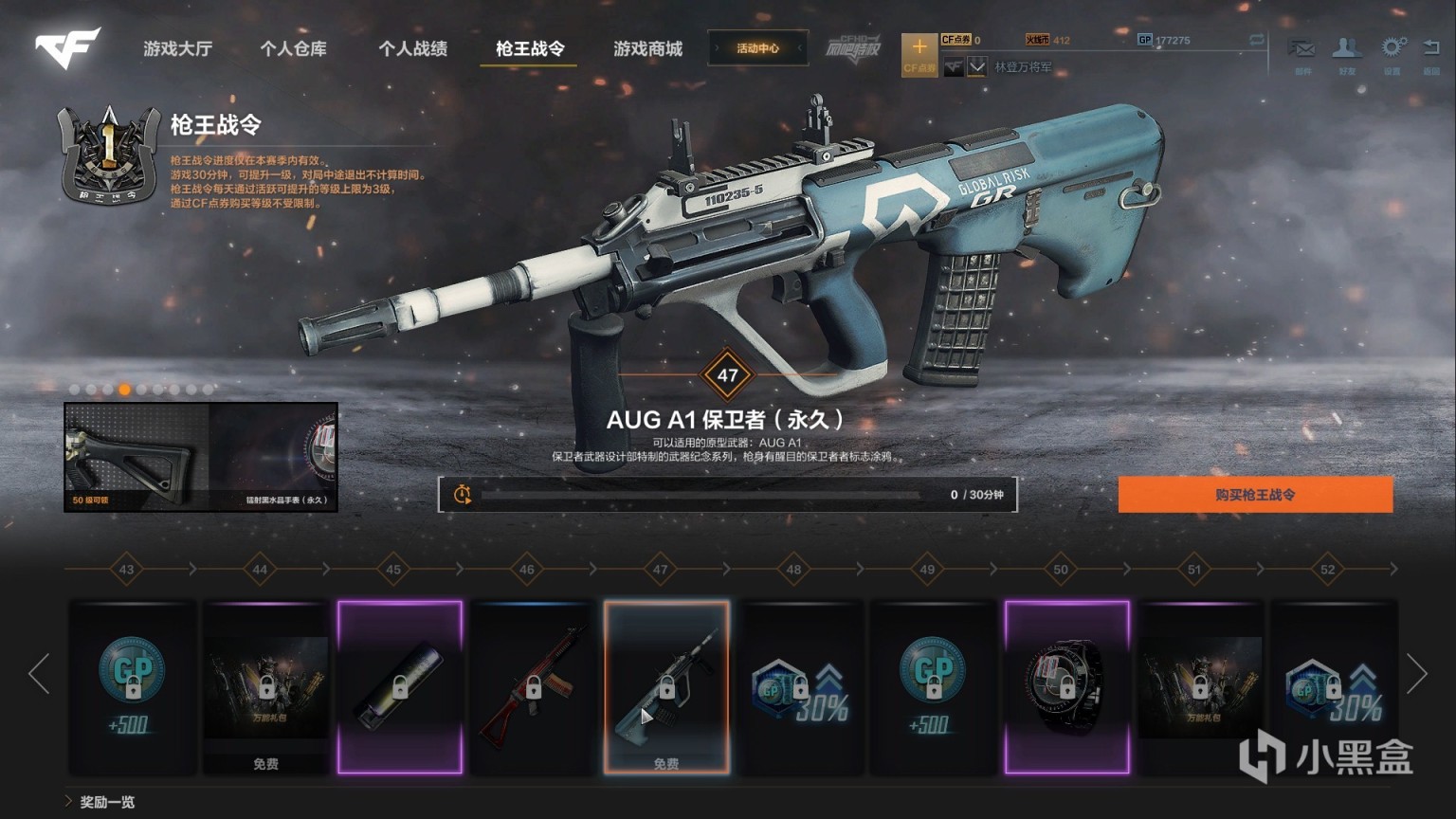Open the level 50 reward preview thumbnail

[201, 457]
